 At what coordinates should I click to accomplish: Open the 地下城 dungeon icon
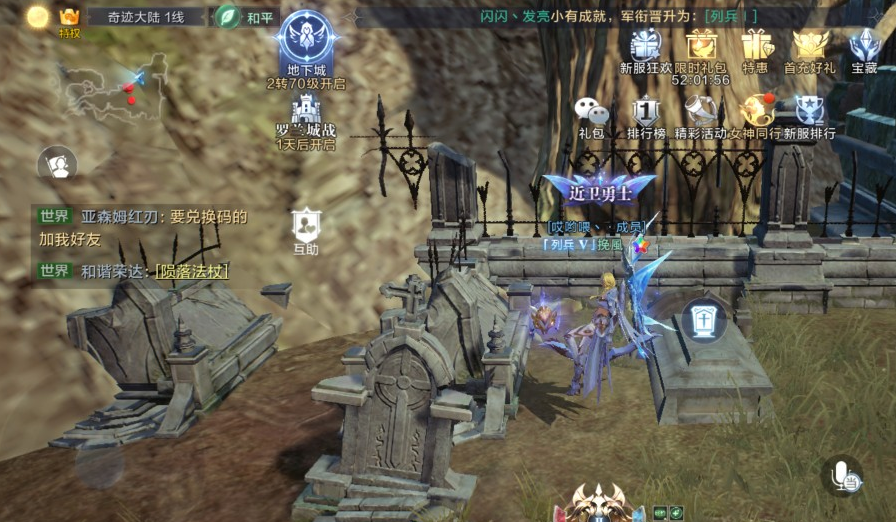tap(306, 39)
